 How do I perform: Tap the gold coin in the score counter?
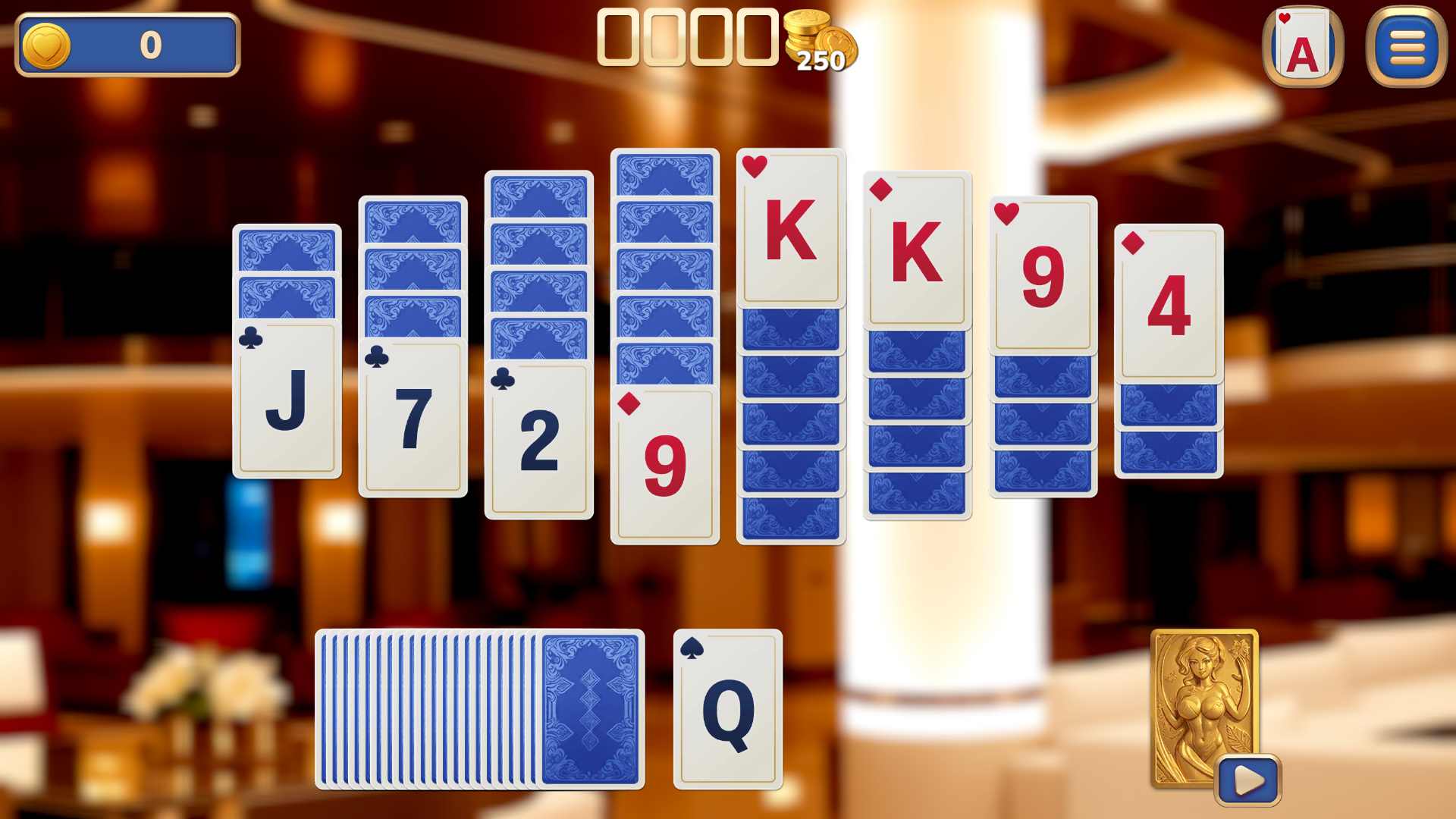point(47,45)
